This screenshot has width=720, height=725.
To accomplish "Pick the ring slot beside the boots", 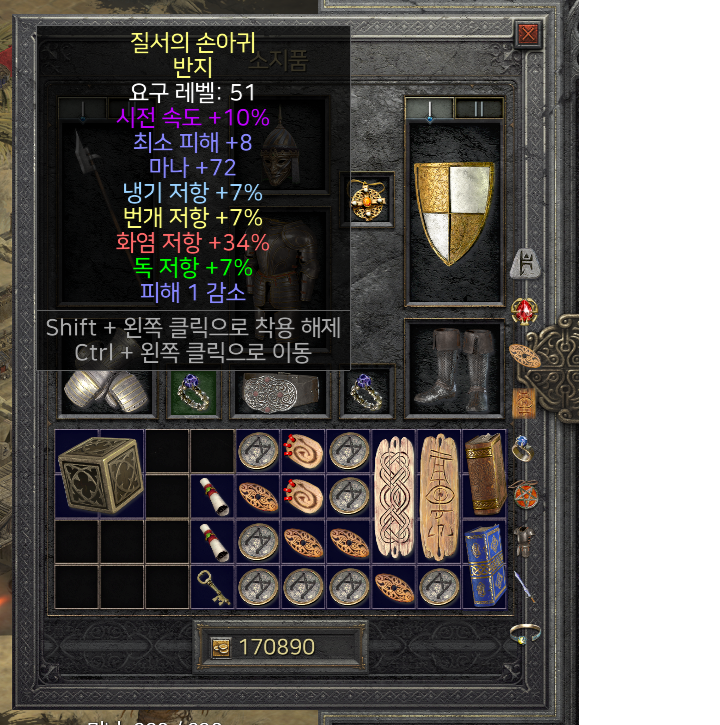I will pyautogui.click(x=365, y=391).
